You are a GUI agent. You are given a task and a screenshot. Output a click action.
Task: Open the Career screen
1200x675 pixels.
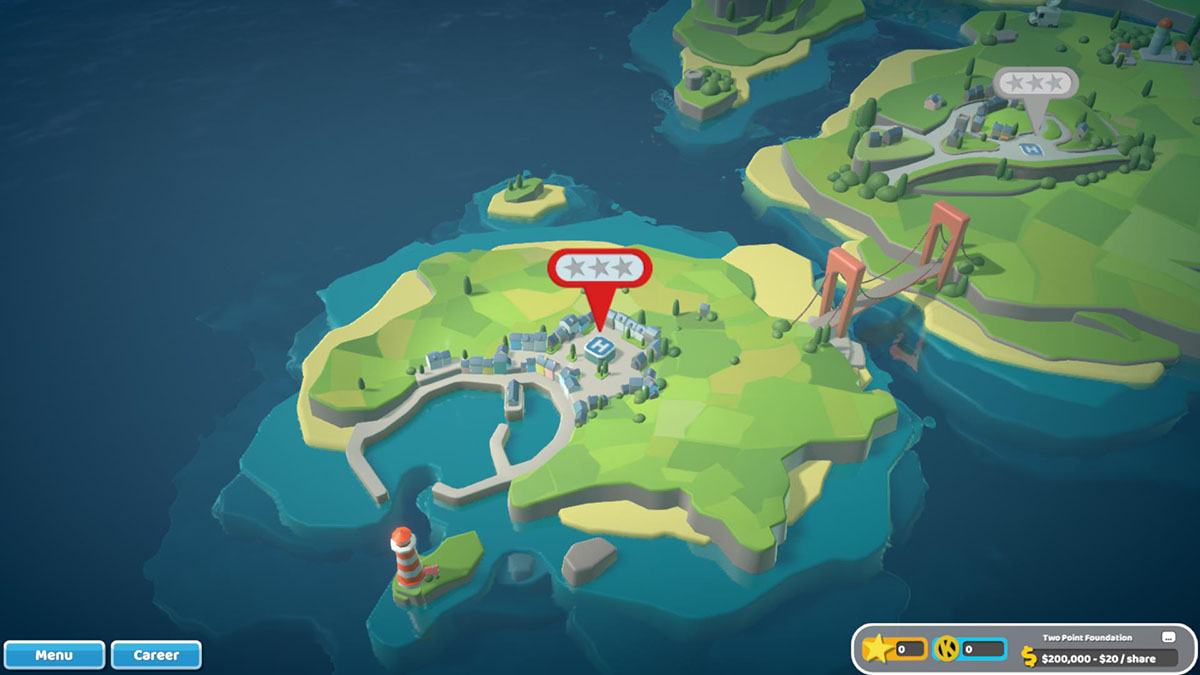point(156,655)
